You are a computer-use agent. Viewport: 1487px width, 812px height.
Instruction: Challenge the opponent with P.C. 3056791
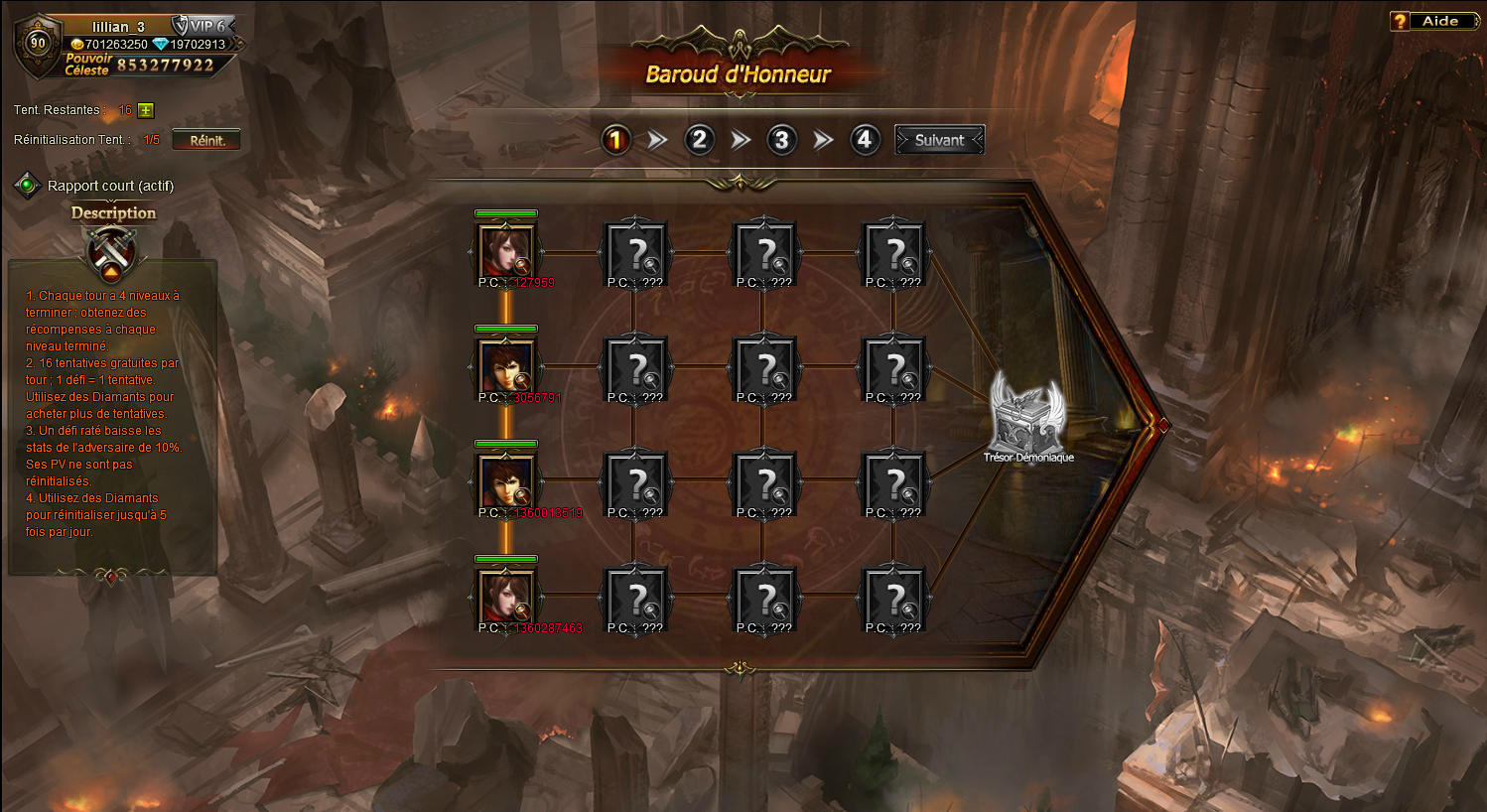506,366
